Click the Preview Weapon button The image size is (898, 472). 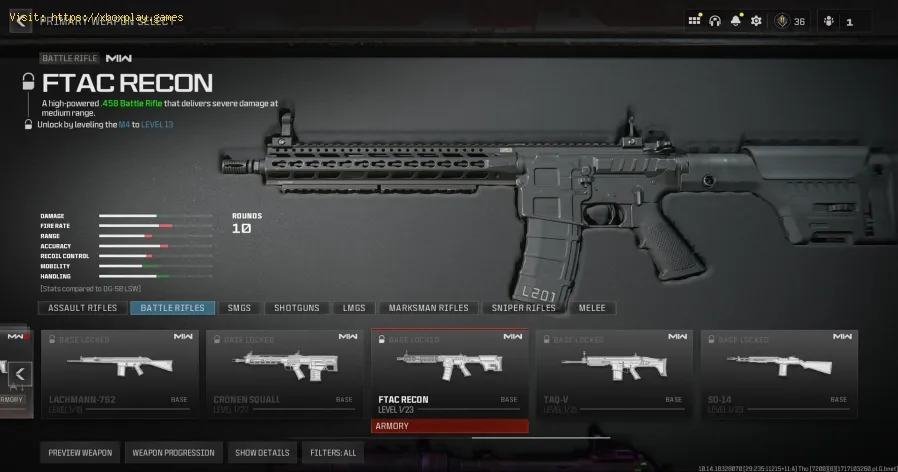[81, 453]
